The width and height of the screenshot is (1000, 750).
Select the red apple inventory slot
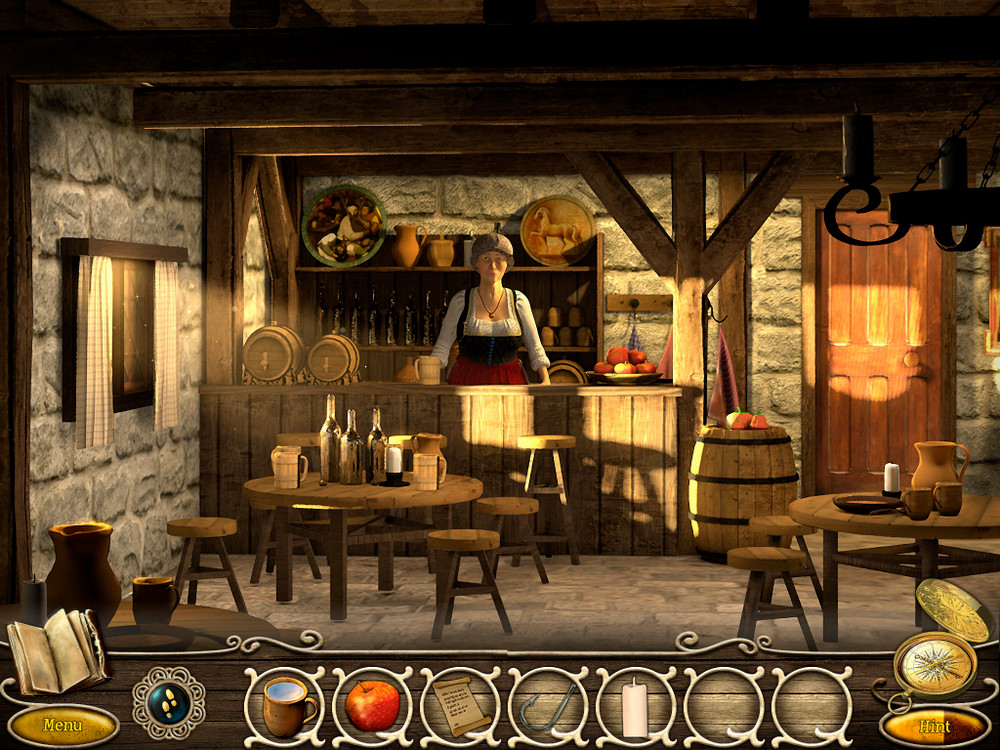tap(372, 706)
